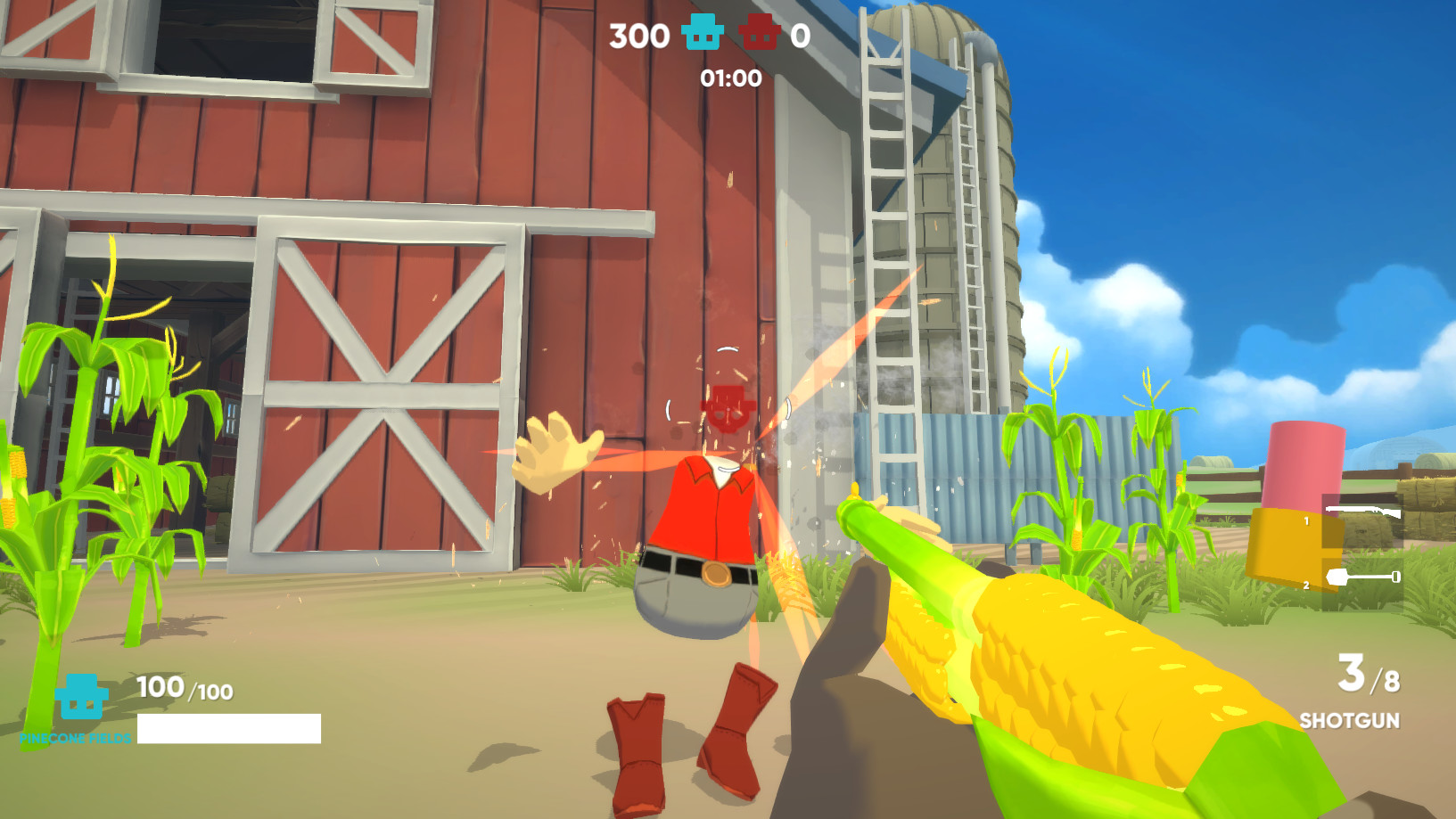
Task: Click the slot number 2 beside the shovel
Action: coord(1305,584)
